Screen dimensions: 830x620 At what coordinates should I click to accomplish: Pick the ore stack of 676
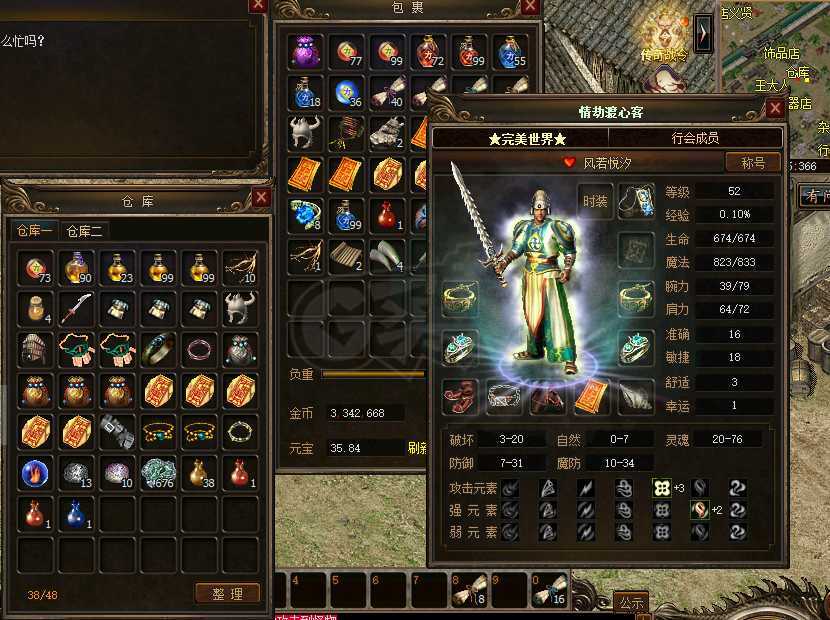[158, 472]
